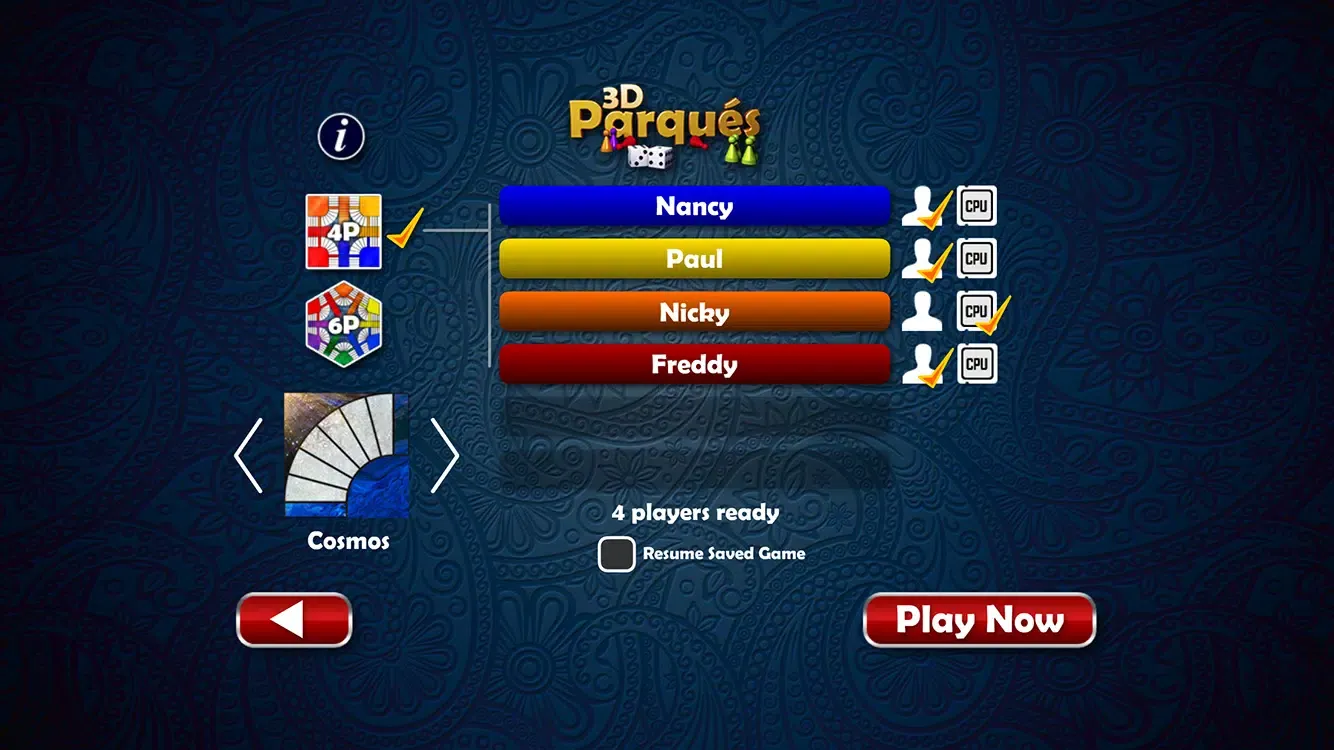Switch Freddy to CPU control
The height and width of the screenshot is (750, 1334).
(975, 364)
